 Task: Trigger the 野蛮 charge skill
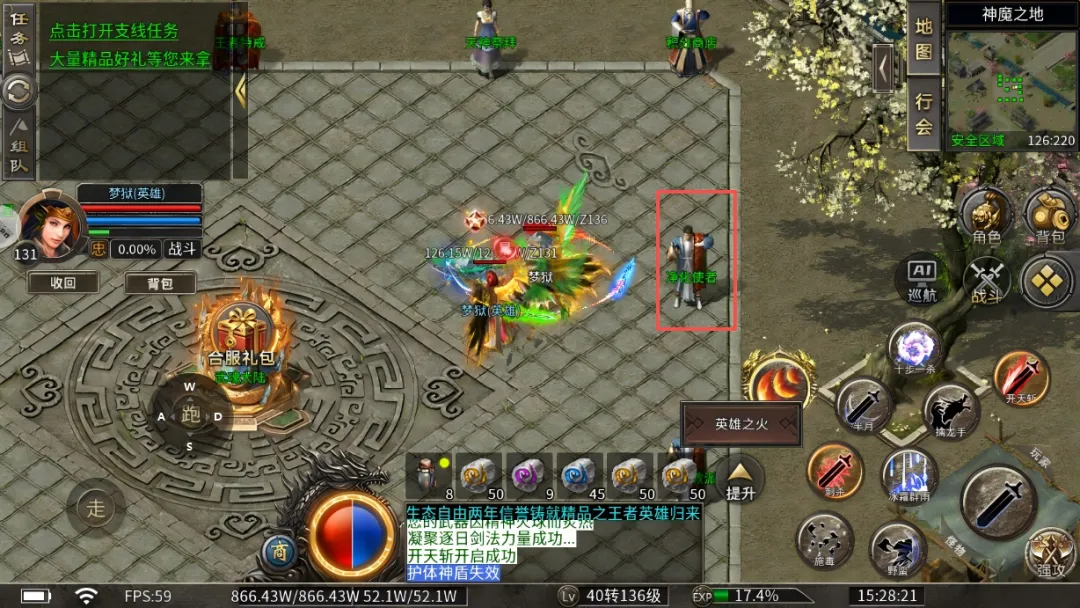(896, 548)
